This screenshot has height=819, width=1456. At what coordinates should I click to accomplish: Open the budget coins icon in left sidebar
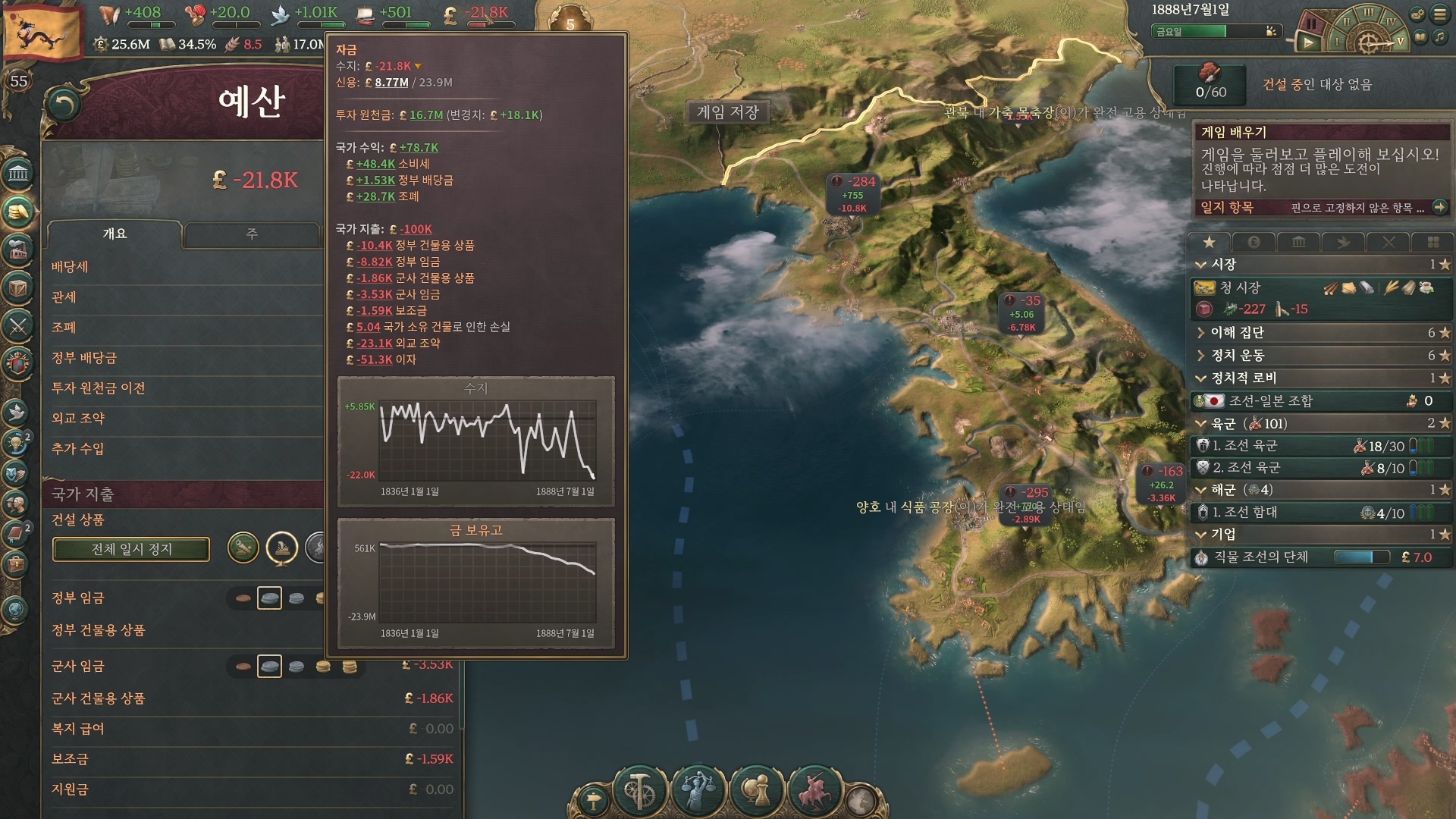tap(18, 211)
